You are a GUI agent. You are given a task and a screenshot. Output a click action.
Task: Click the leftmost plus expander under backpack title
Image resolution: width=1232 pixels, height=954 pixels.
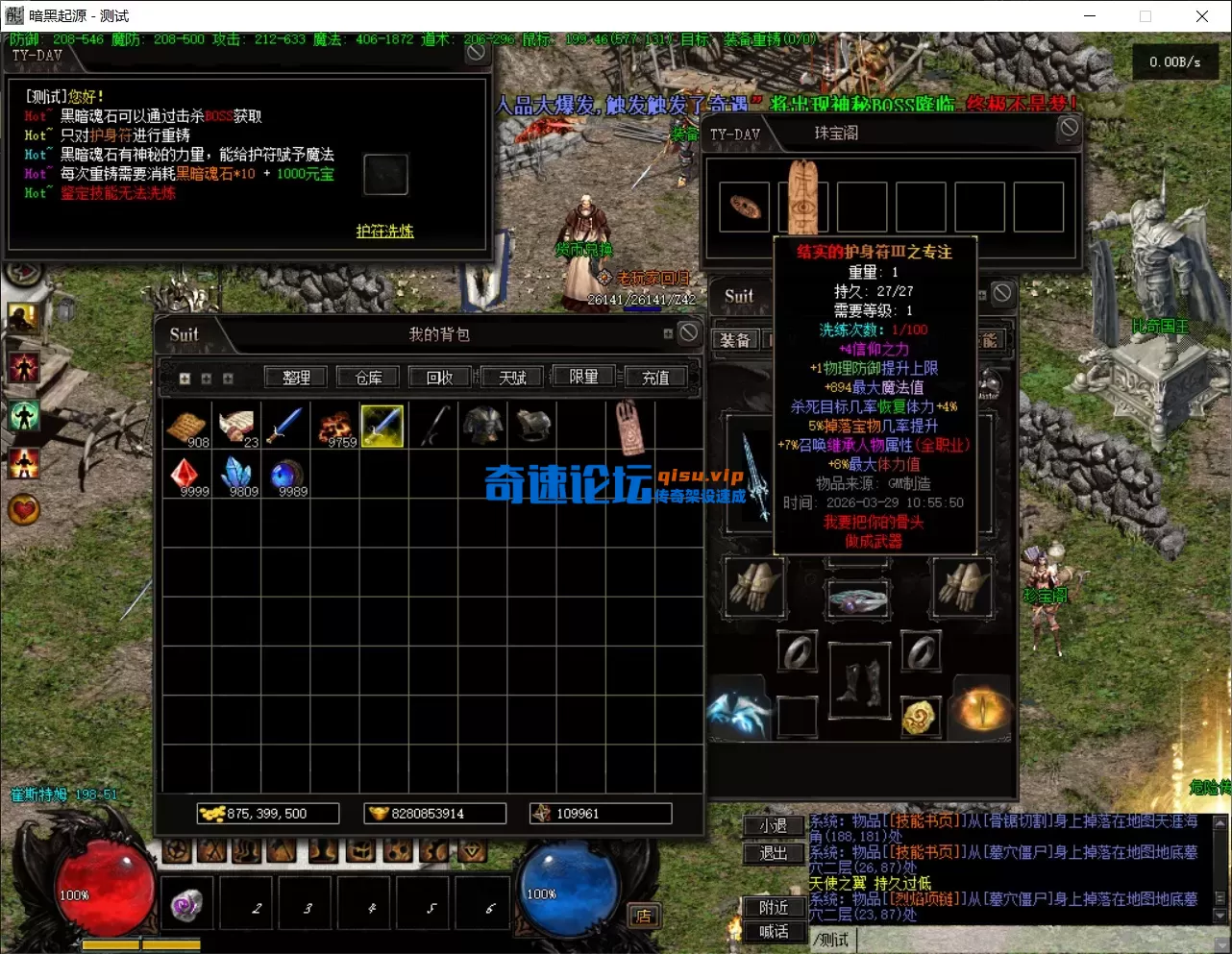(185, 379)
